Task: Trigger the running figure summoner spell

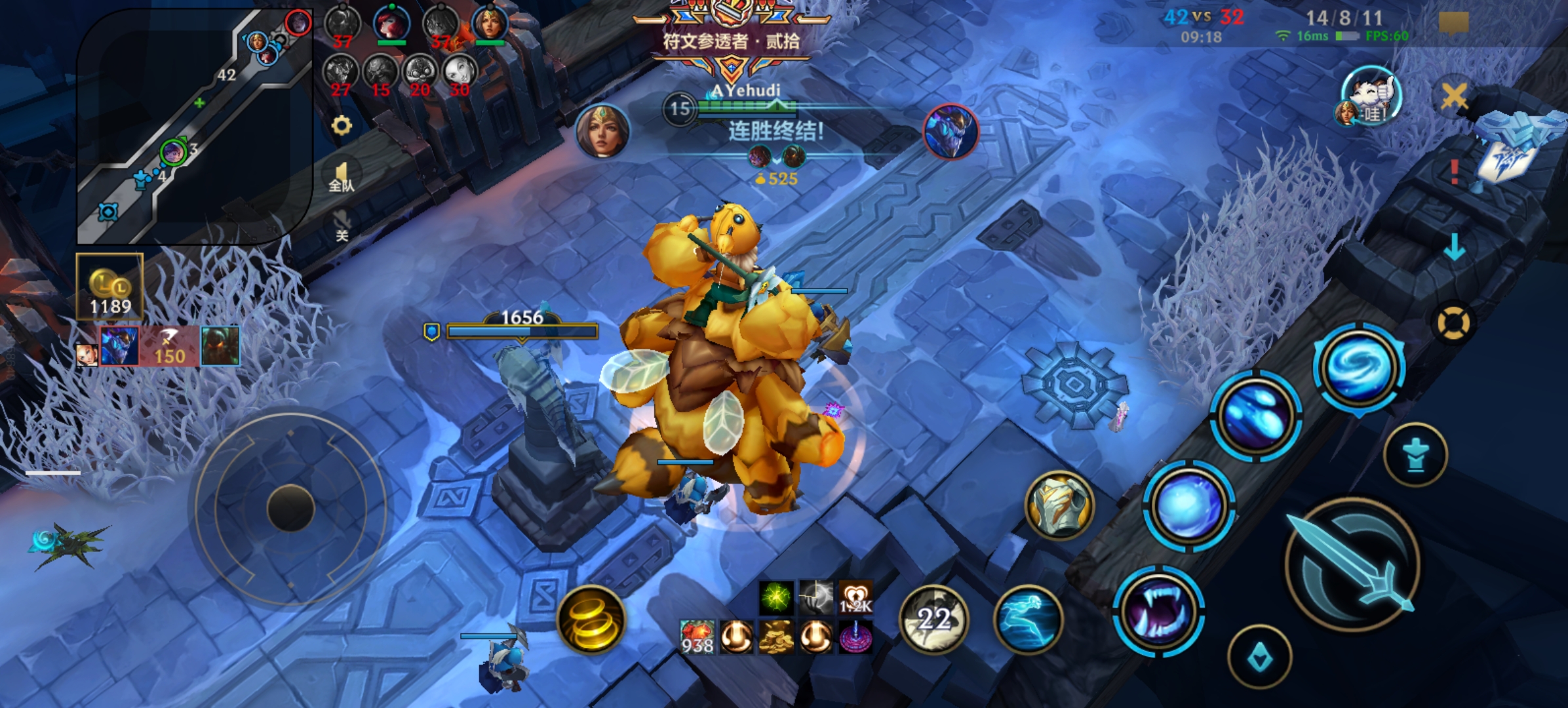Action: coord(1027,619)
